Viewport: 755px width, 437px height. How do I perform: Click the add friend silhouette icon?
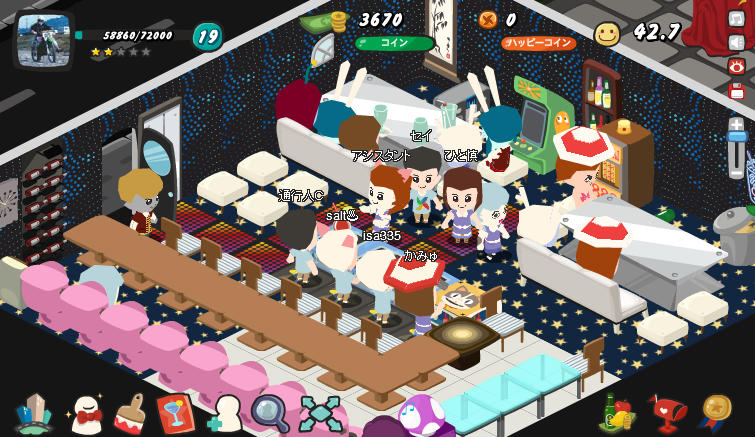click(x=225, y=413)
